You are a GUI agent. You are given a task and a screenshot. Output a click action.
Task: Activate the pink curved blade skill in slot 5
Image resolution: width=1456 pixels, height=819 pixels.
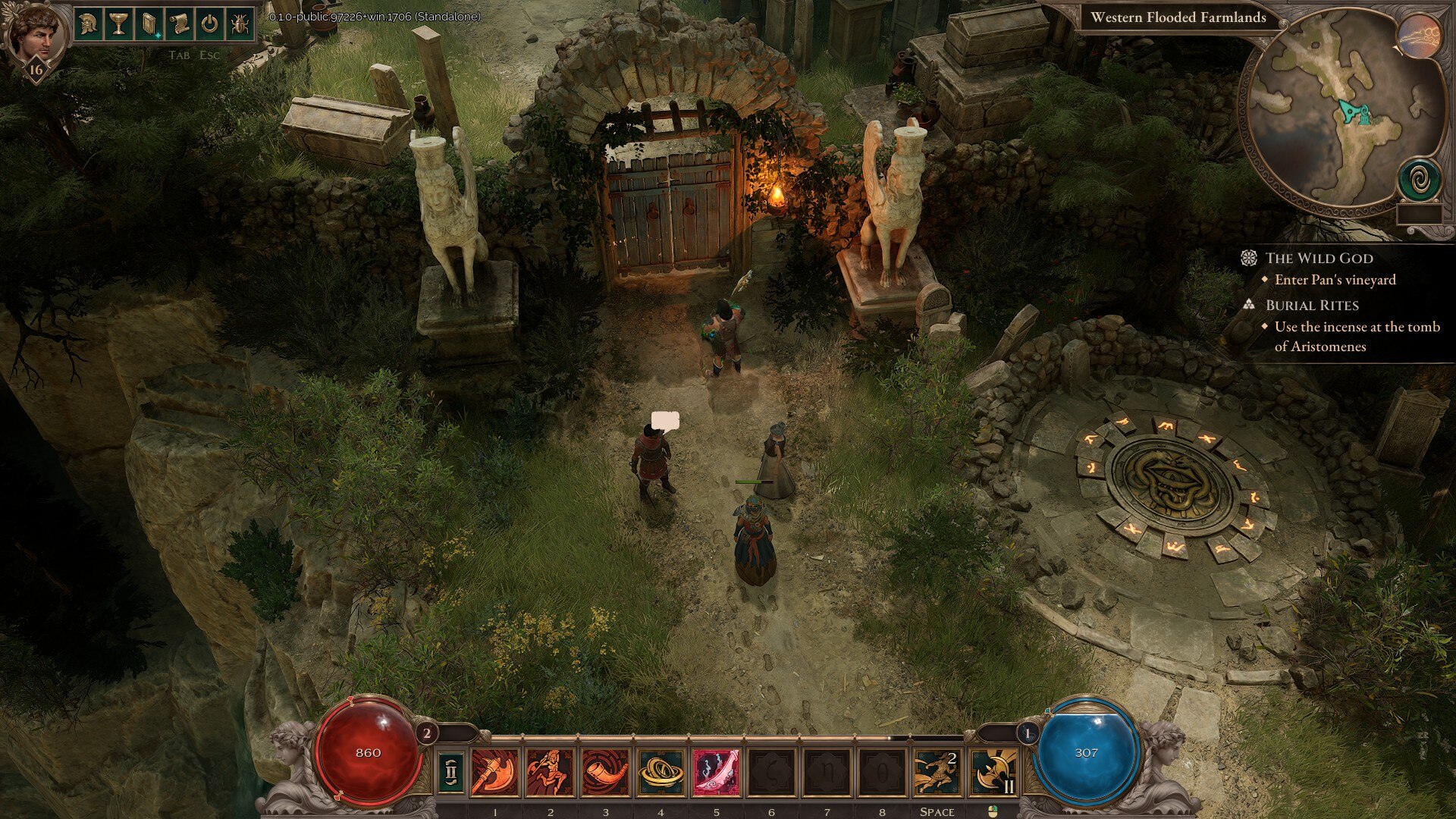click(716, 773)
